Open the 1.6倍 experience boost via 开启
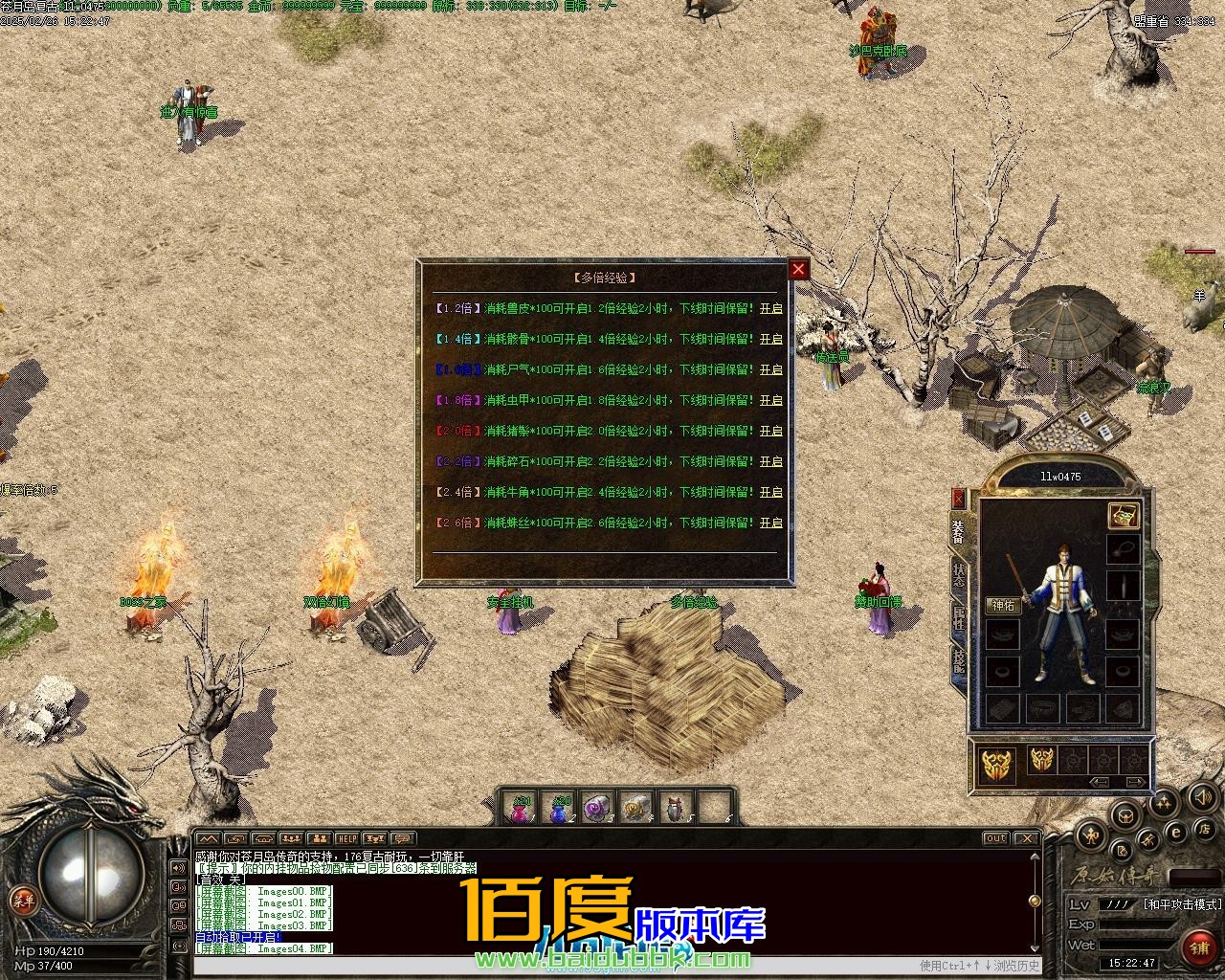The image size is (1225, 980). click(770, 370)
